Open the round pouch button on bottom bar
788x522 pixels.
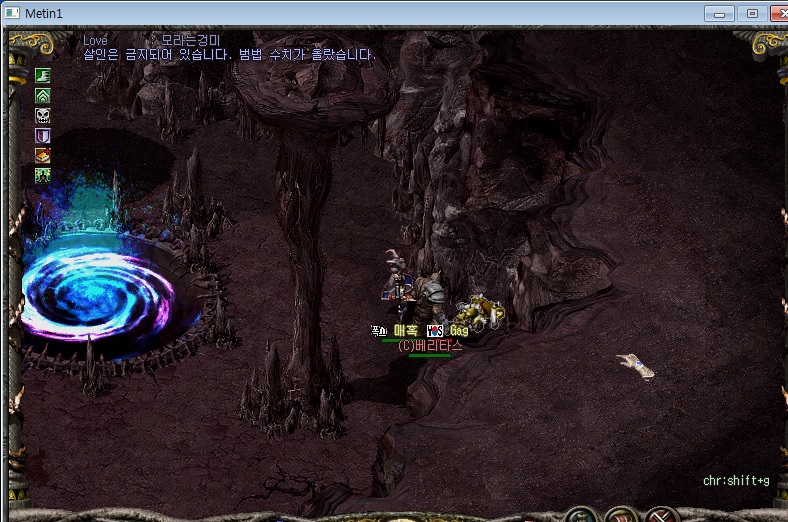coord(582,516)
